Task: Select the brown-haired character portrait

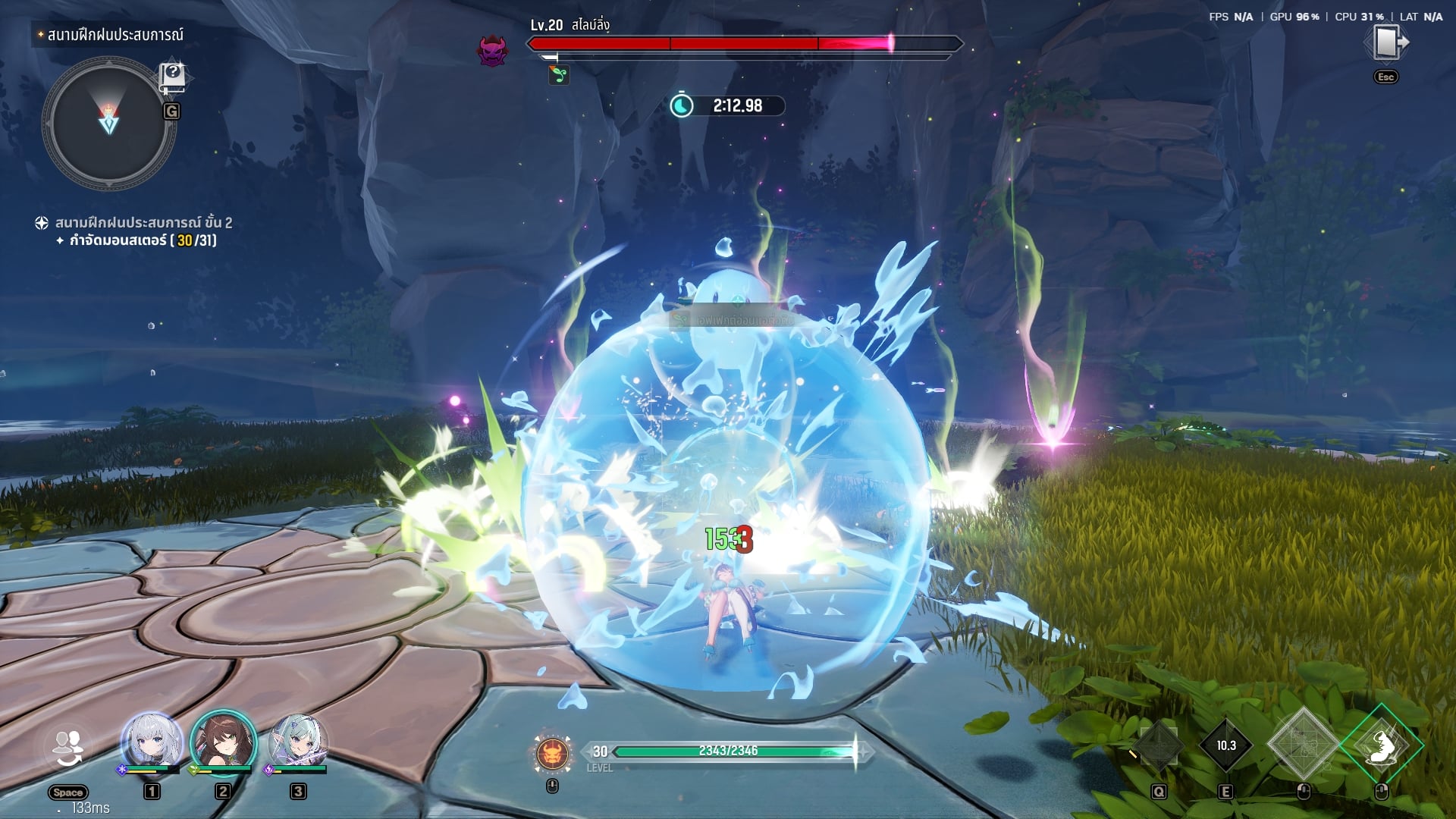Action: coord(223,741)
